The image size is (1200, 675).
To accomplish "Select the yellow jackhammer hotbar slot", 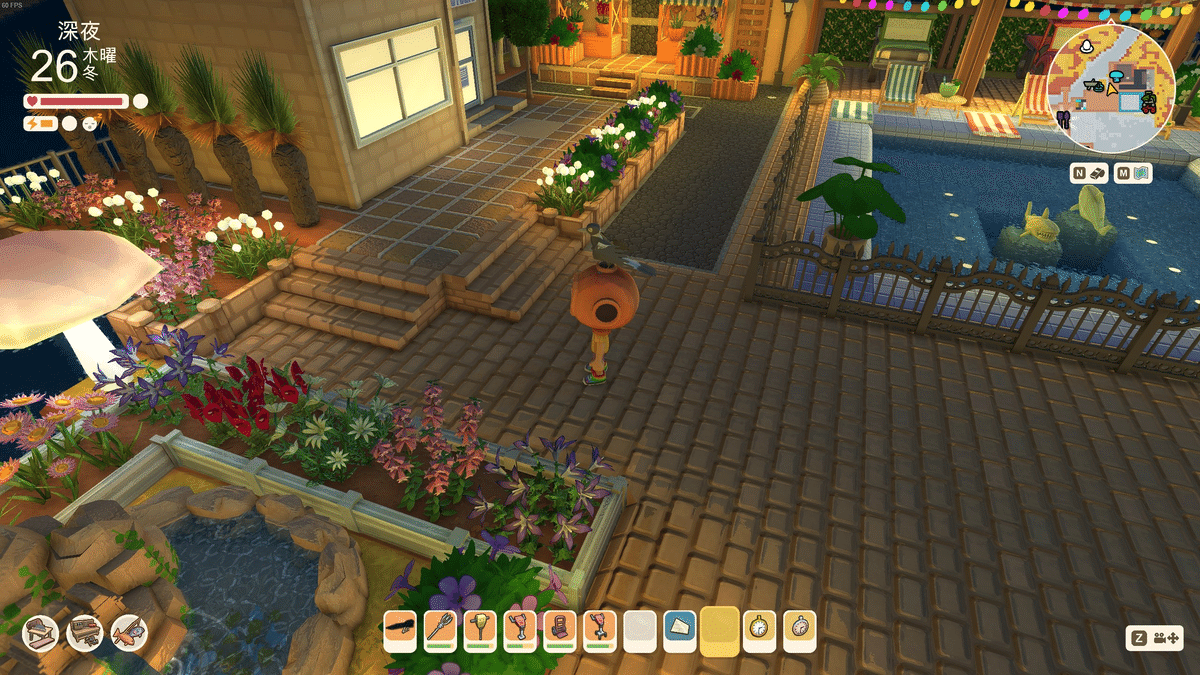I will point(480,630).
